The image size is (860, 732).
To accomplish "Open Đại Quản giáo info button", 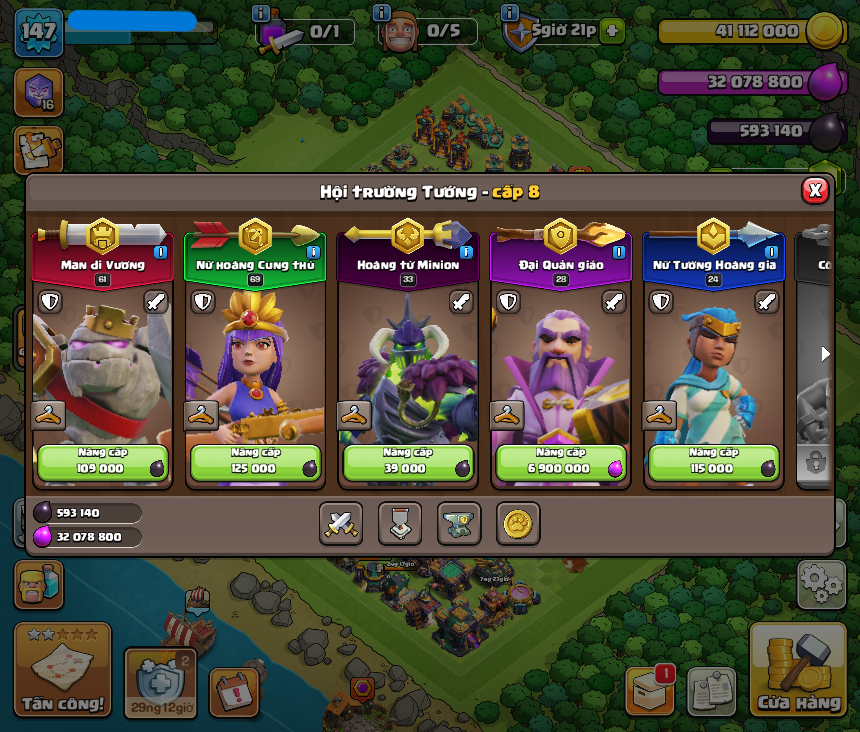I will [x=619, y=252].
